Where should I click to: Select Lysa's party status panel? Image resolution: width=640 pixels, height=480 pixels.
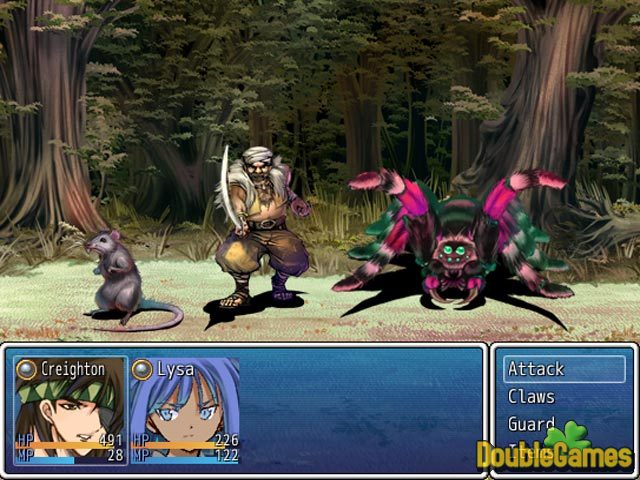(185, 411)
